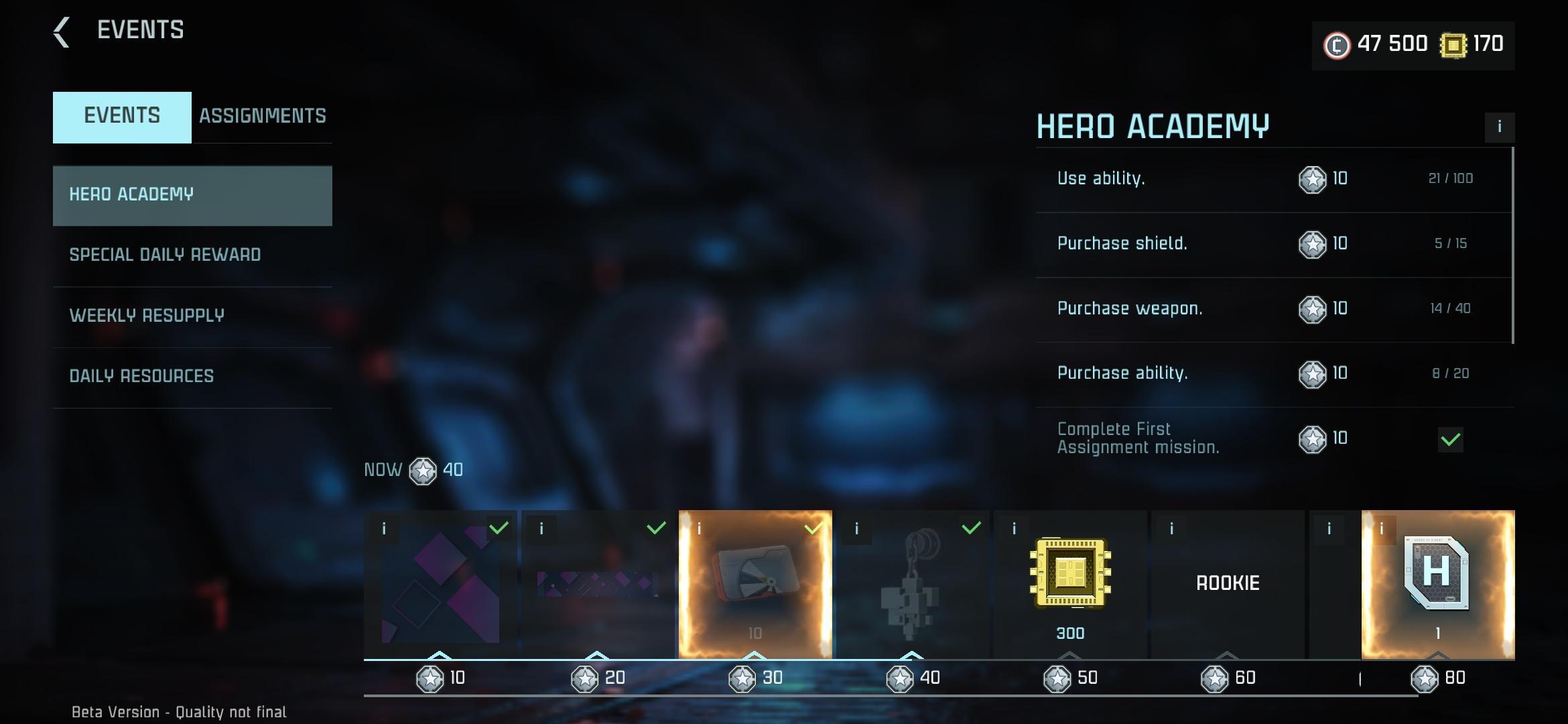This screenshot has height=724, width=1568.
Task: Open Special Daily Reward
Action: click(192, 255)
